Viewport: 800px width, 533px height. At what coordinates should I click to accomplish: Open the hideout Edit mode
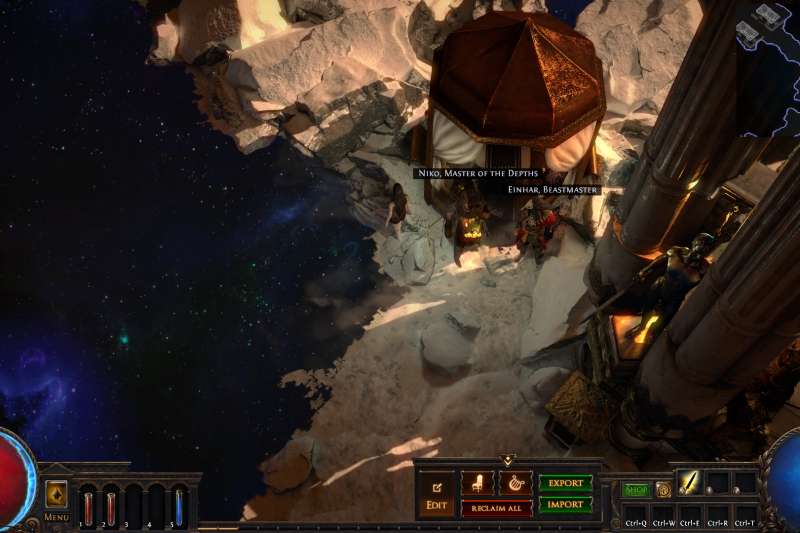tap(436, 494)
